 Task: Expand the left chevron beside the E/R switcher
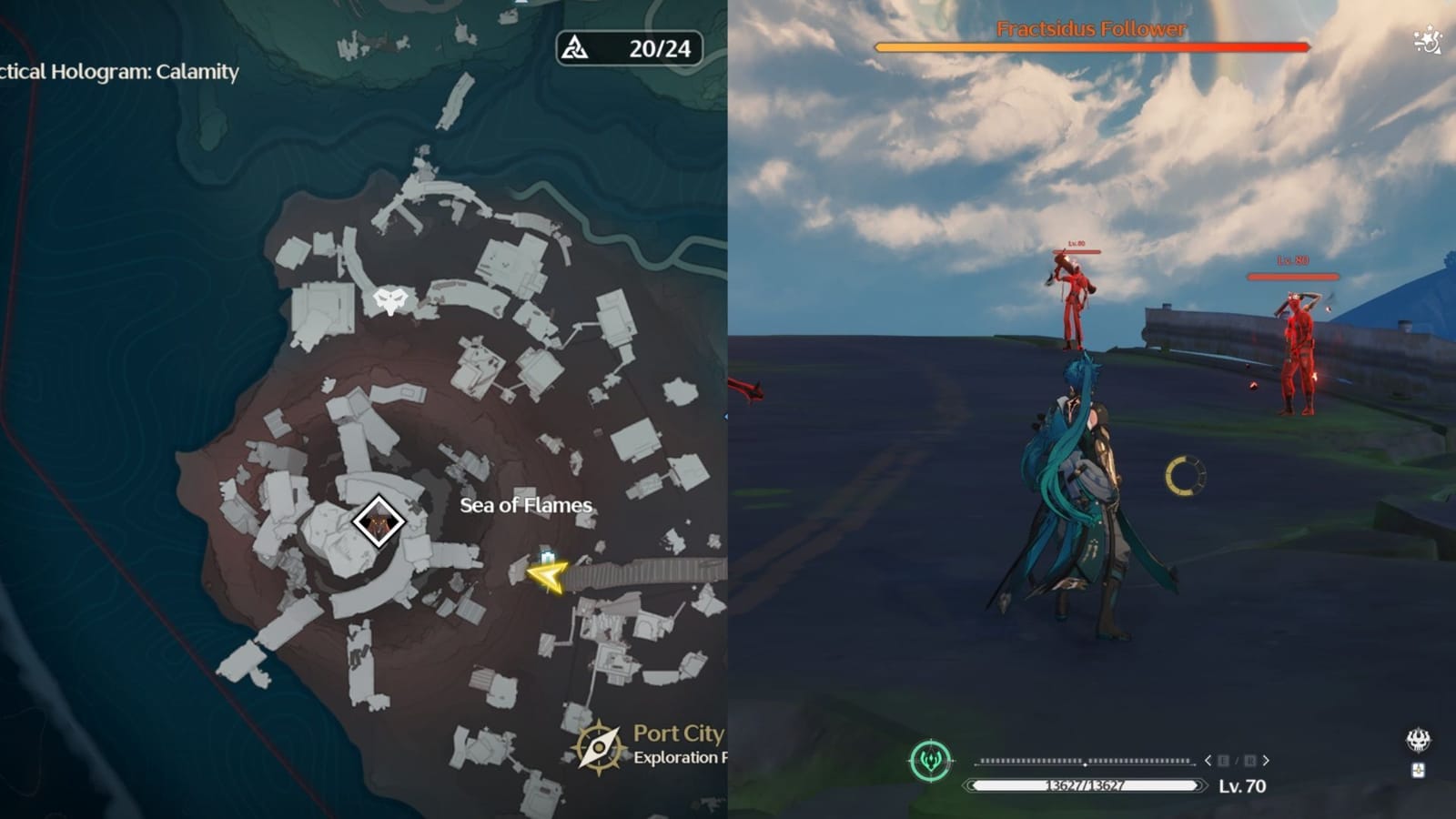[x=1208, y=761]
